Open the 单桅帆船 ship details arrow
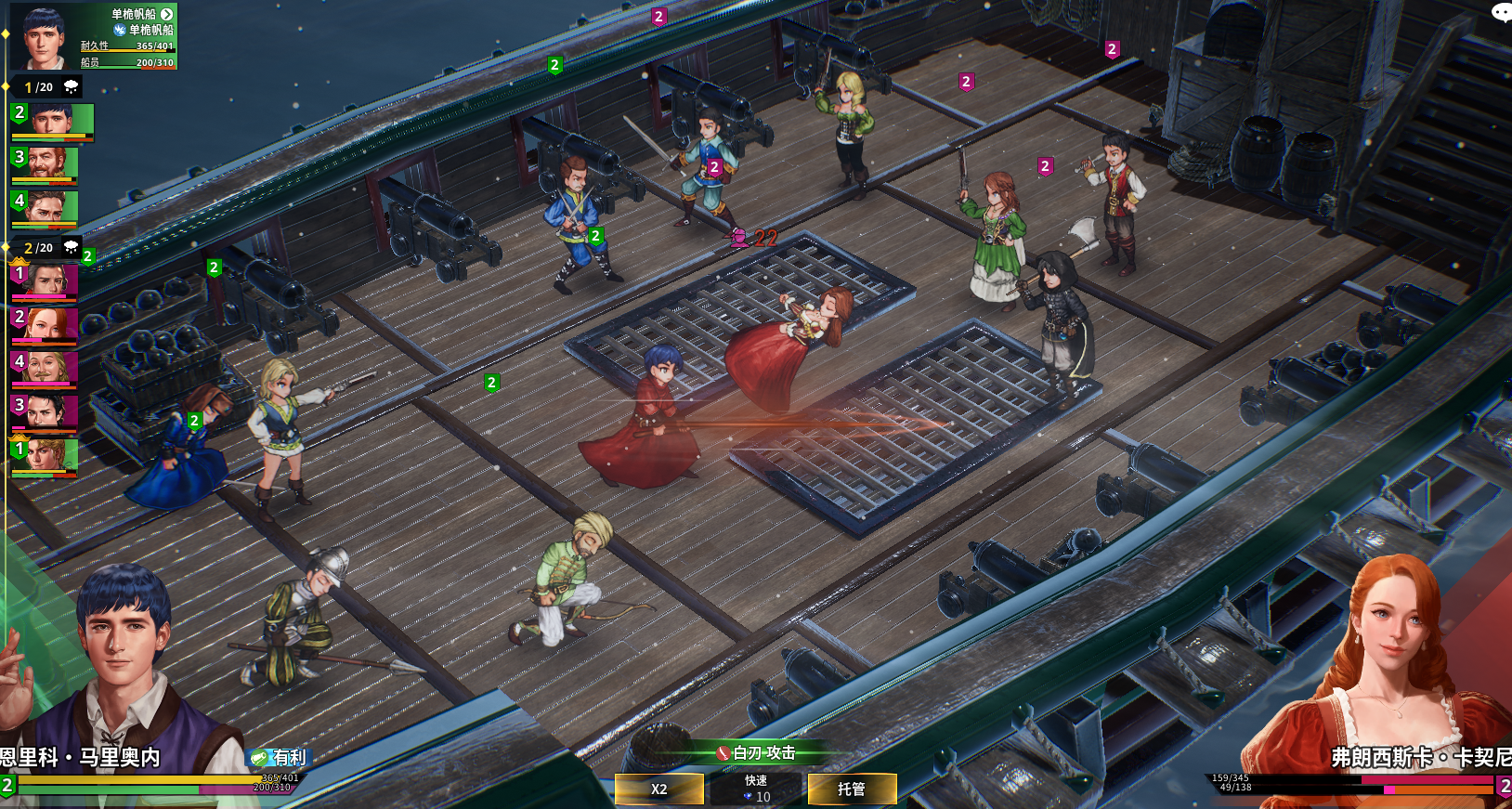The width and height of the screenshot is (1512, 809). [x=167, y=14]
